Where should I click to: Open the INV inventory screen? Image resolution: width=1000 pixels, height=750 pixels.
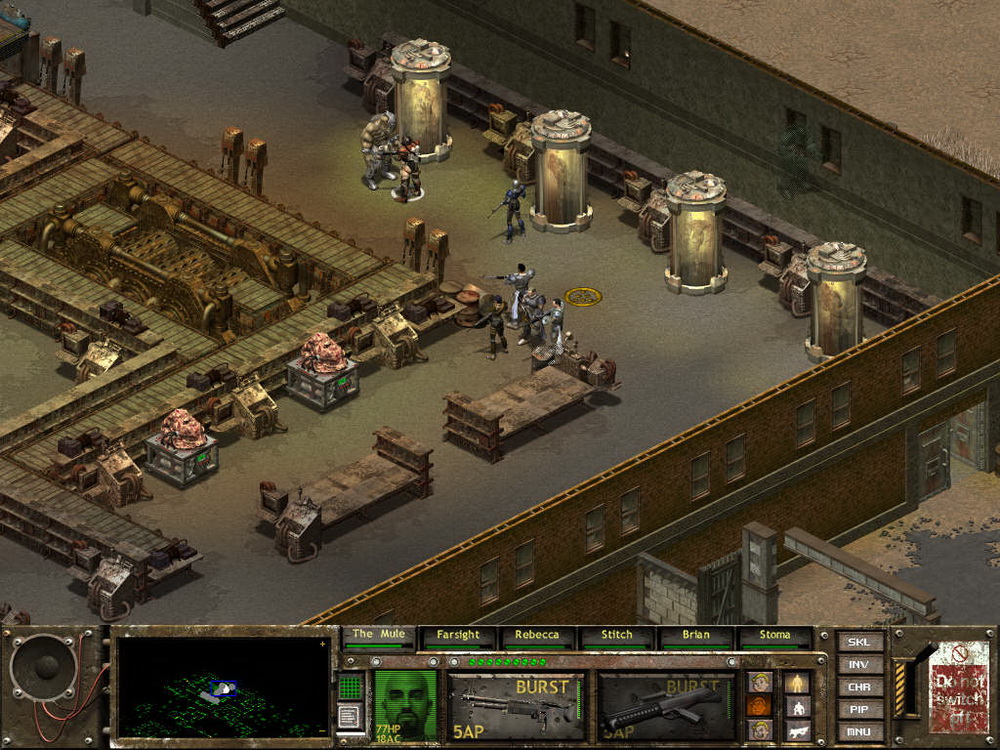[860, 664]
